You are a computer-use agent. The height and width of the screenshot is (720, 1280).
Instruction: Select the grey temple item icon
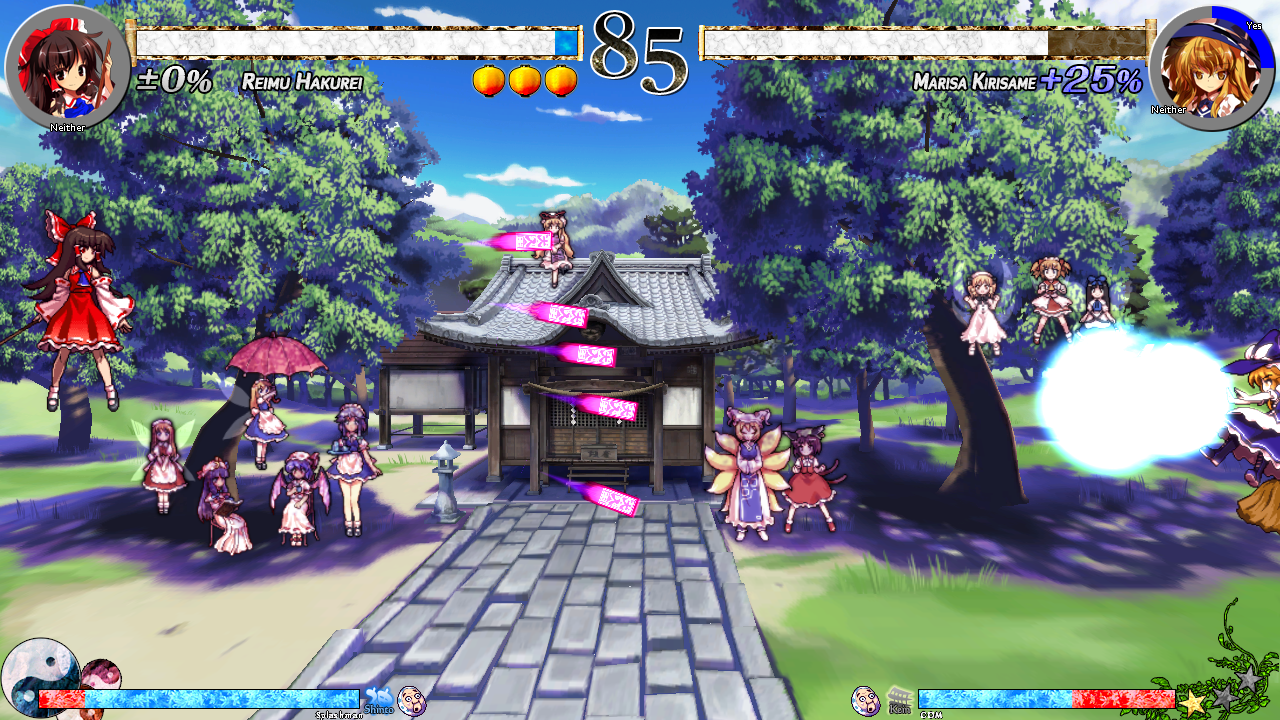pos(899,698)
